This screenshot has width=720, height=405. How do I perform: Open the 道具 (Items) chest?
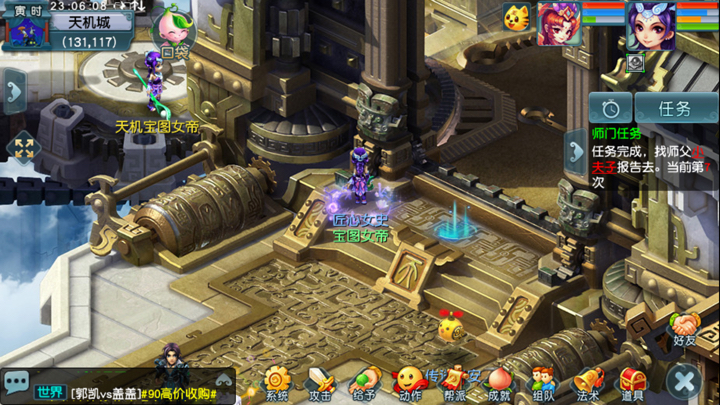tap(632, 382)
